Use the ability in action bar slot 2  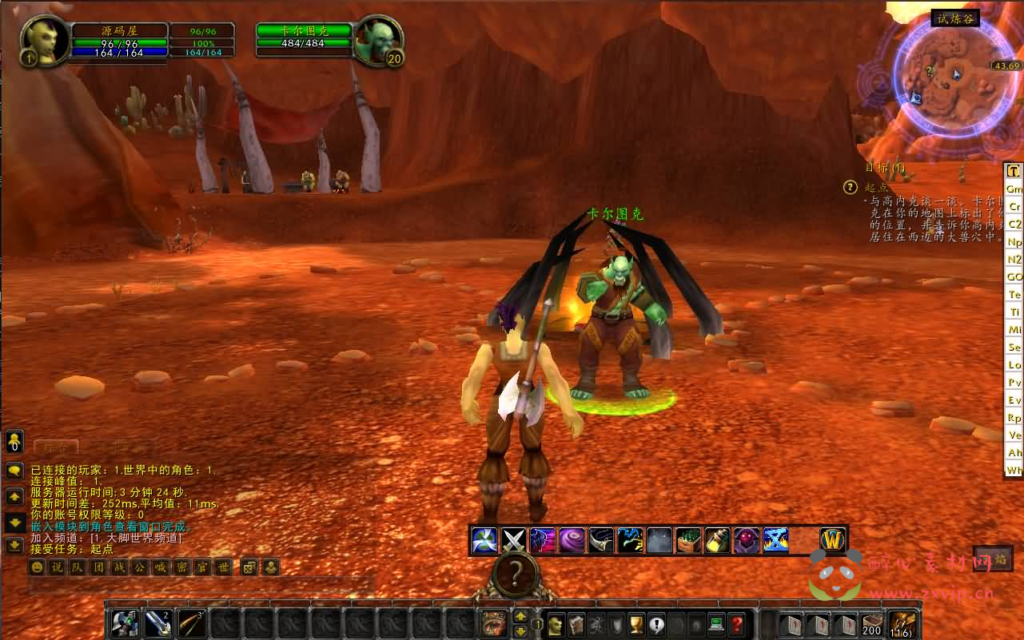click(158, 624)
